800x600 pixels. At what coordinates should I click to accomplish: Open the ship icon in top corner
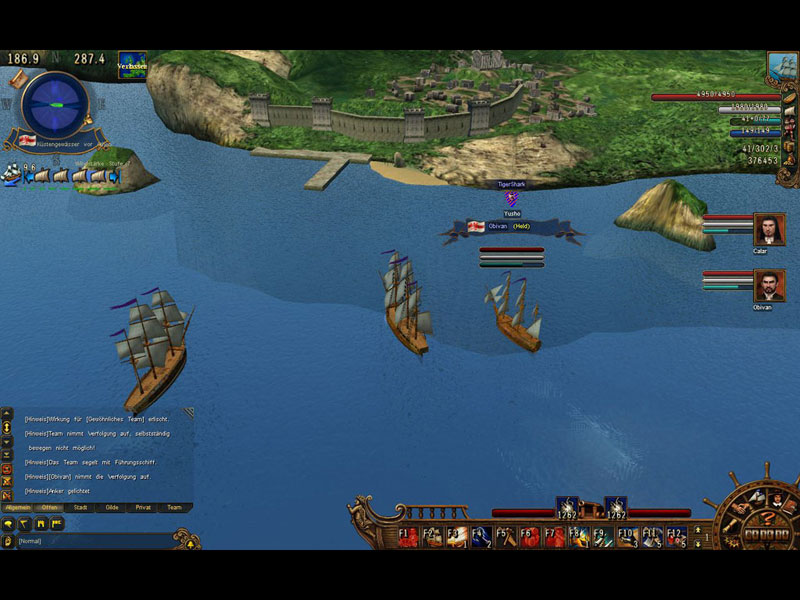pyautogui.click(x=781, y=66)
